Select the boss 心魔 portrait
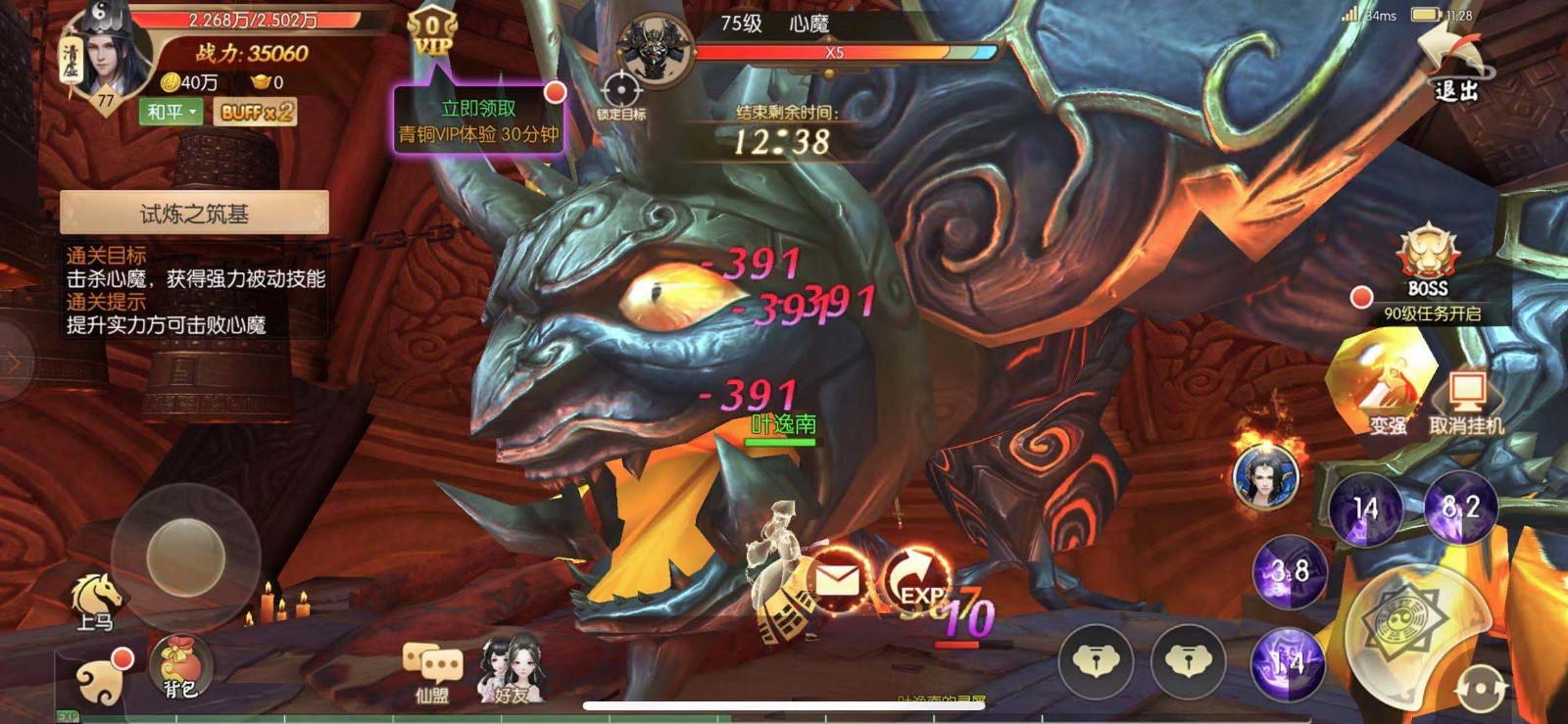This screenshot has height=724, width=1568. coord(655,49)
